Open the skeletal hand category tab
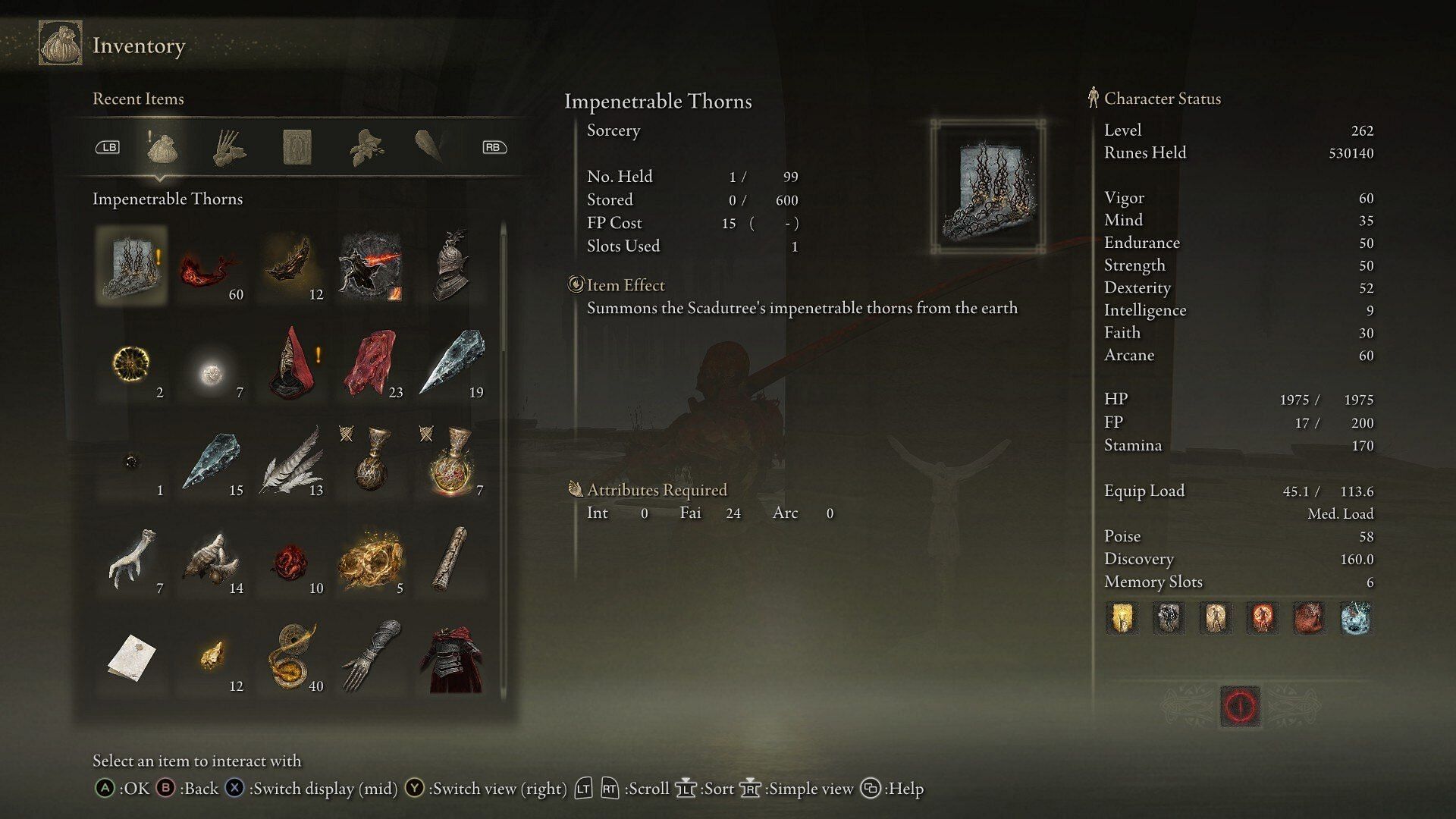The height and width of the screenshot is (819, 1456). (228, 147)
